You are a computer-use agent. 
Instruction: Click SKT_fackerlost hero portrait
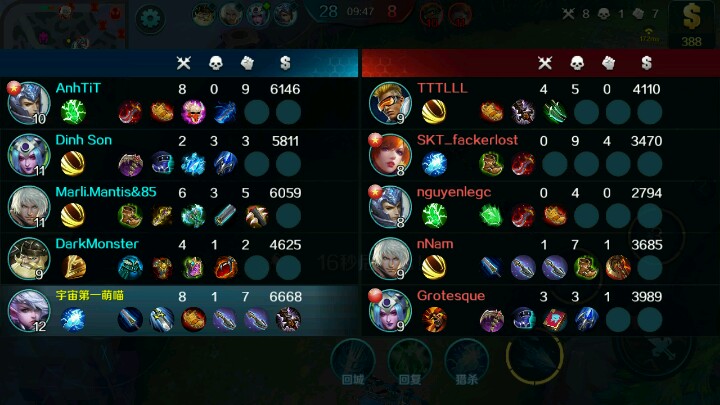(389, 154)
